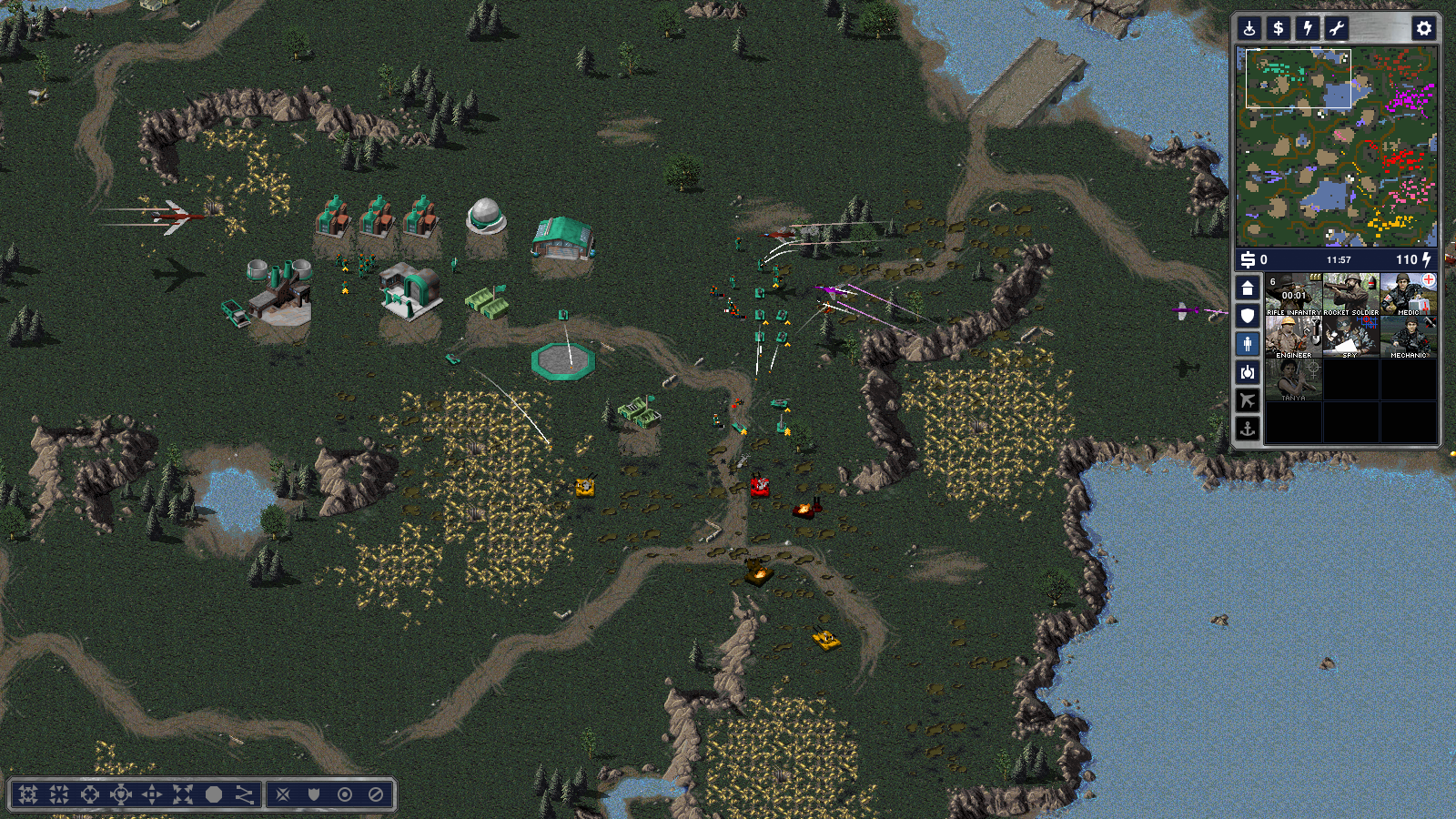Open the defense production tab with shield icon
The height and width of the screenshot is (819, 1456).
(x=1248, y=316)
